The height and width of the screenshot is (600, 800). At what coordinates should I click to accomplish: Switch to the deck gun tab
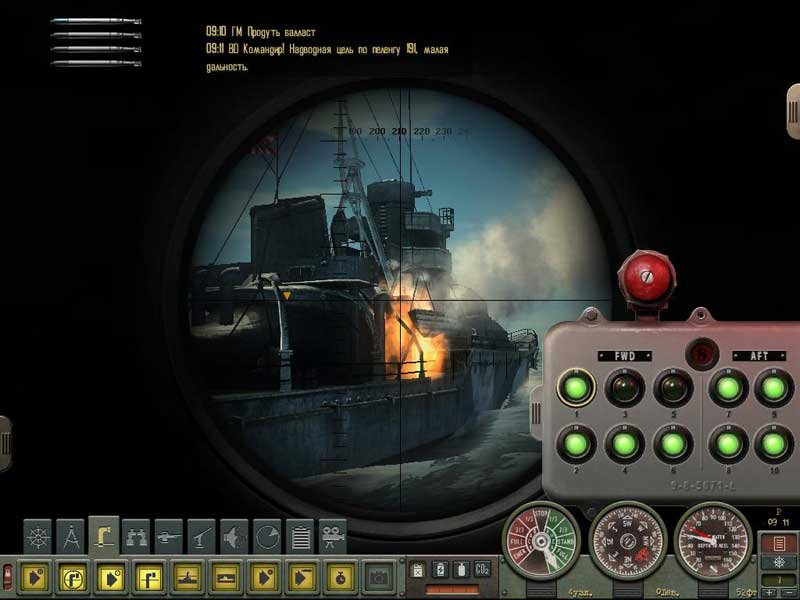click(x=169, y=537)
